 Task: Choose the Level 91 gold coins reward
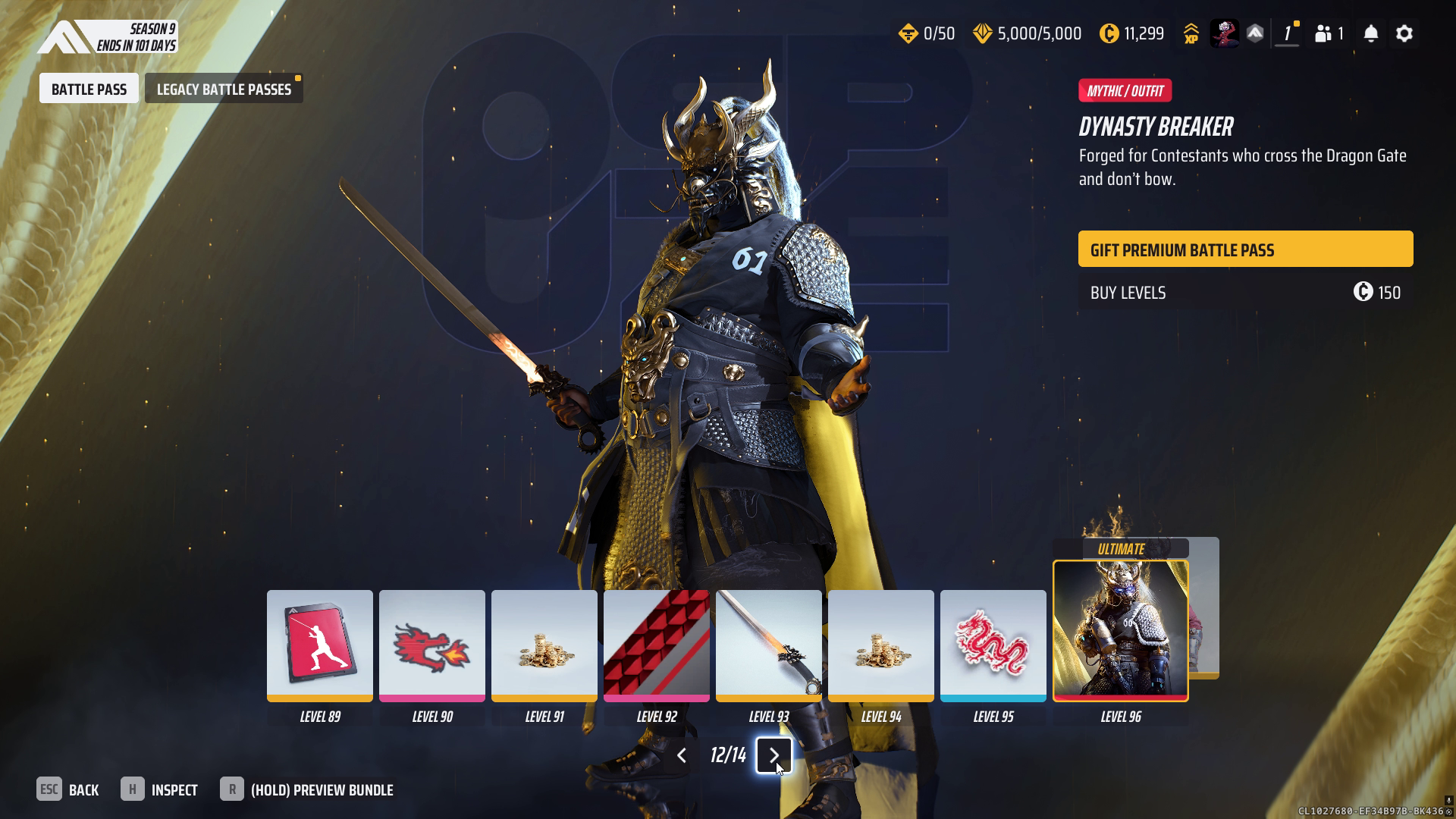544,645
